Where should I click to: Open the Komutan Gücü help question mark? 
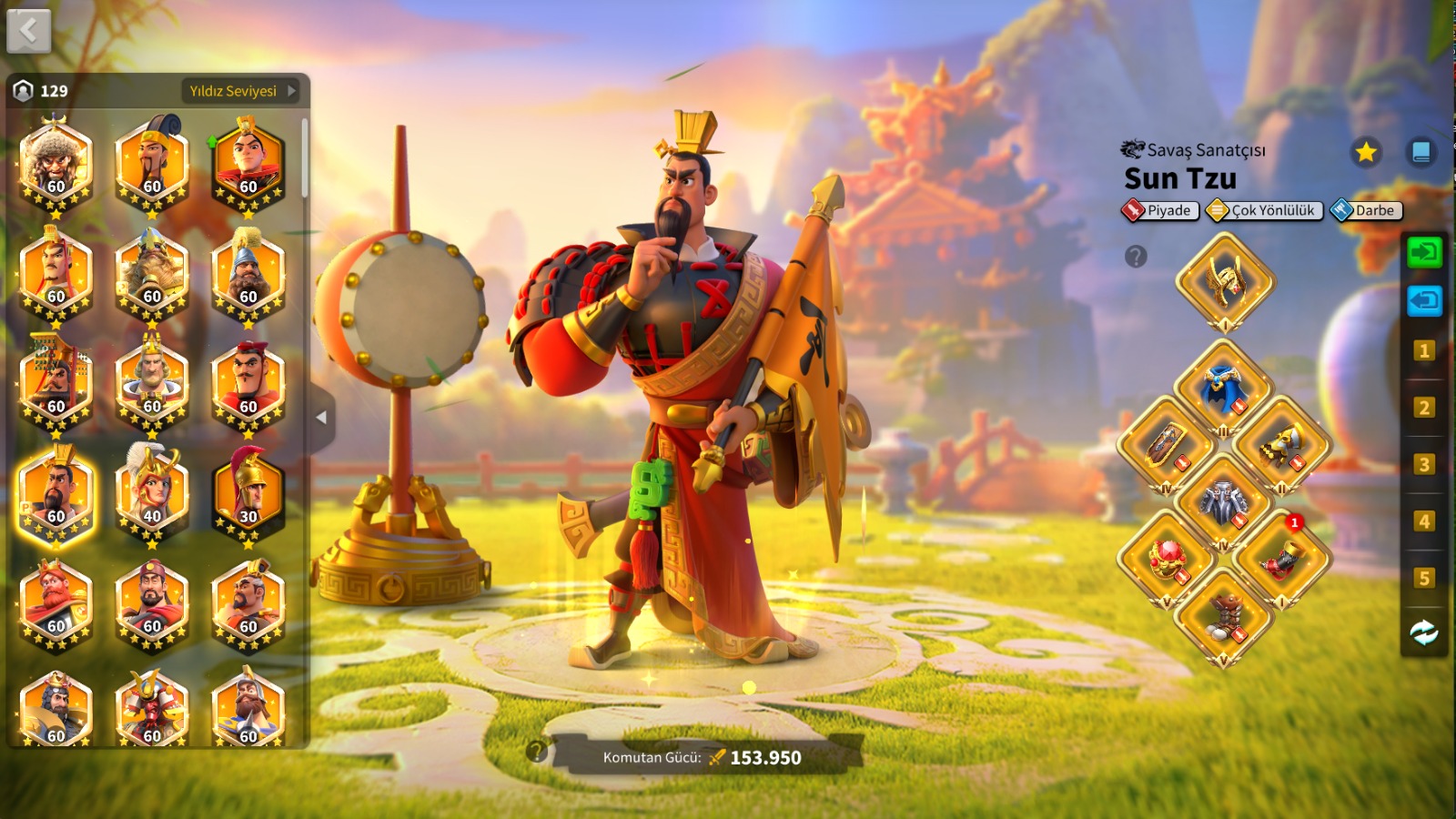pos(537,751)
